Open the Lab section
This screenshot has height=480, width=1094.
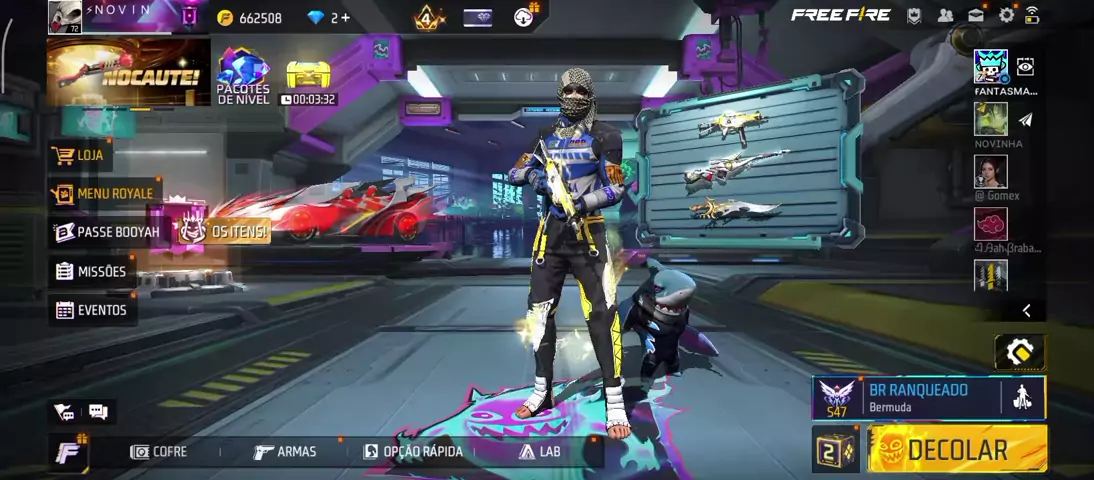540,452
